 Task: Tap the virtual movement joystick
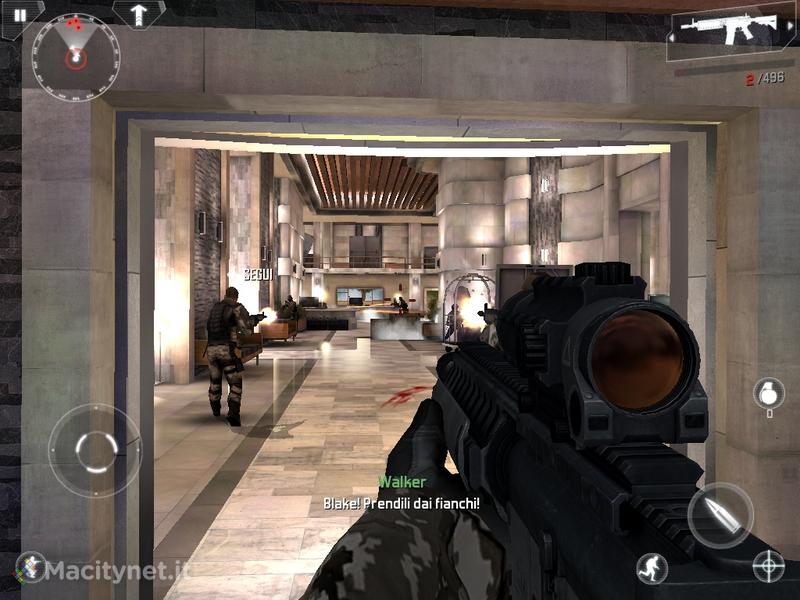95,450
